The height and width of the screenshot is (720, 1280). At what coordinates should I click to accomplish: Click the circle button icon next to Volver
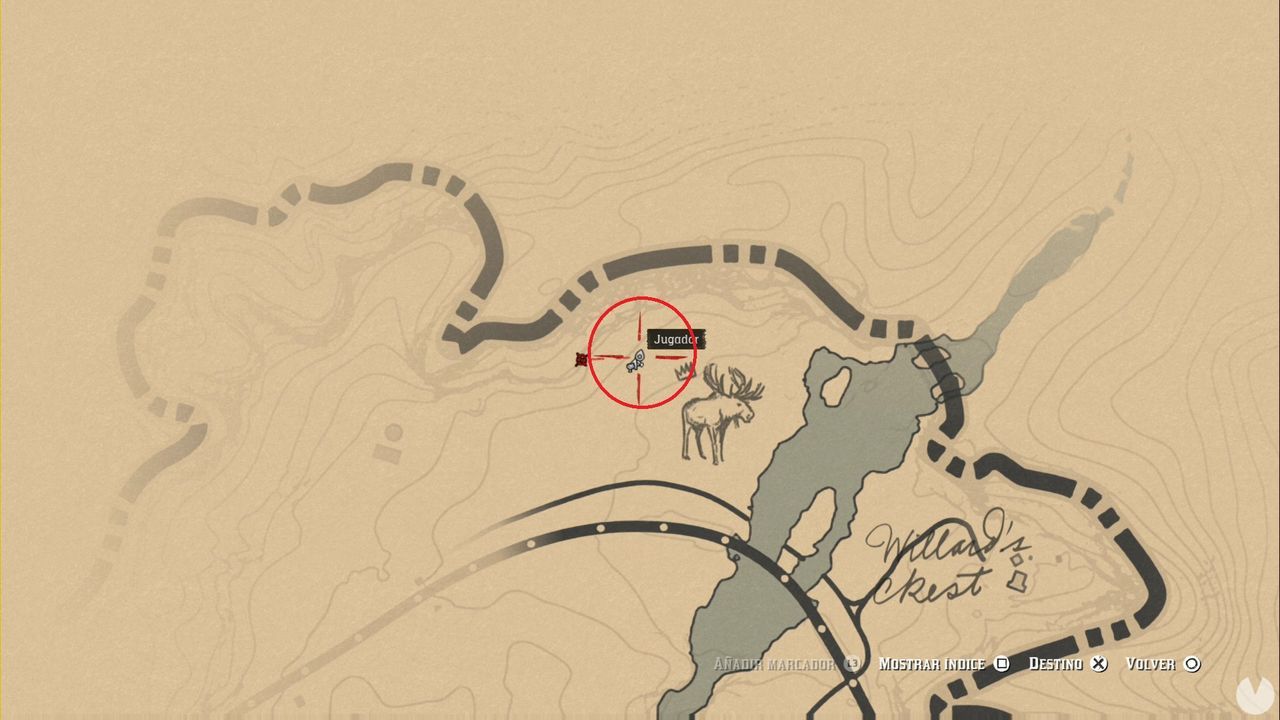(x=1192, y=663)
